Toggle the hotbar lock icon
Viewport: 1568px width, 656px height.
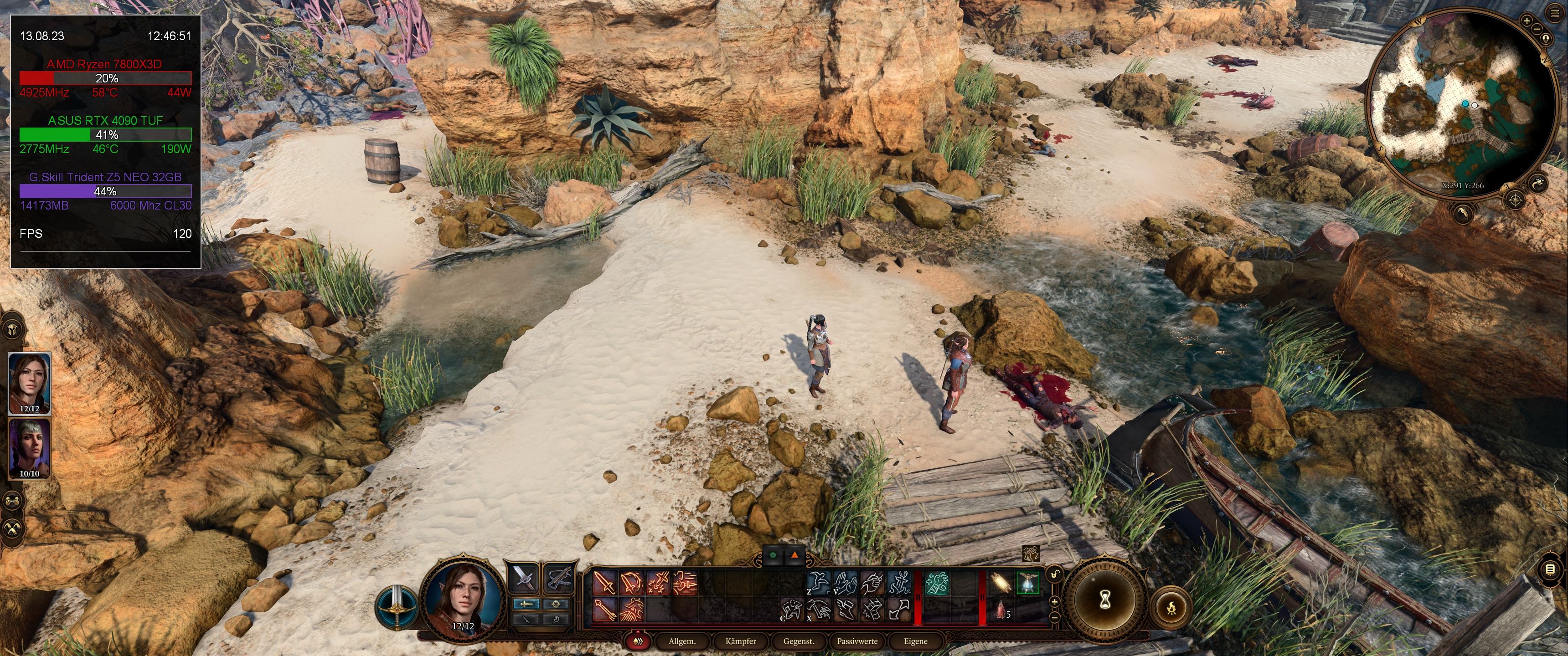pos(1055,574)
